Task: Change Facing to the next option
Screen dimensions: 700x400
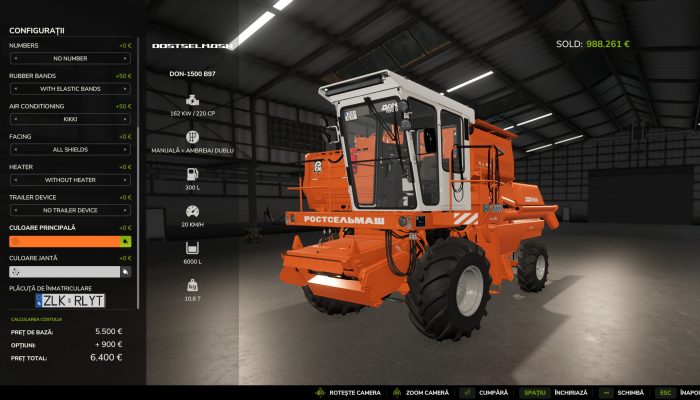Action: click(126, 149)
